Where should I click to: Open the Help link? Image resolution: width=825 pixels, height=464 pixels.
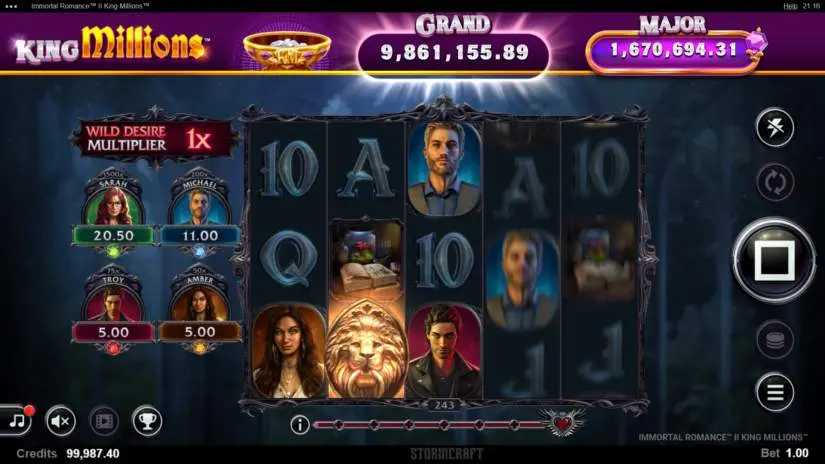(790, 5)
